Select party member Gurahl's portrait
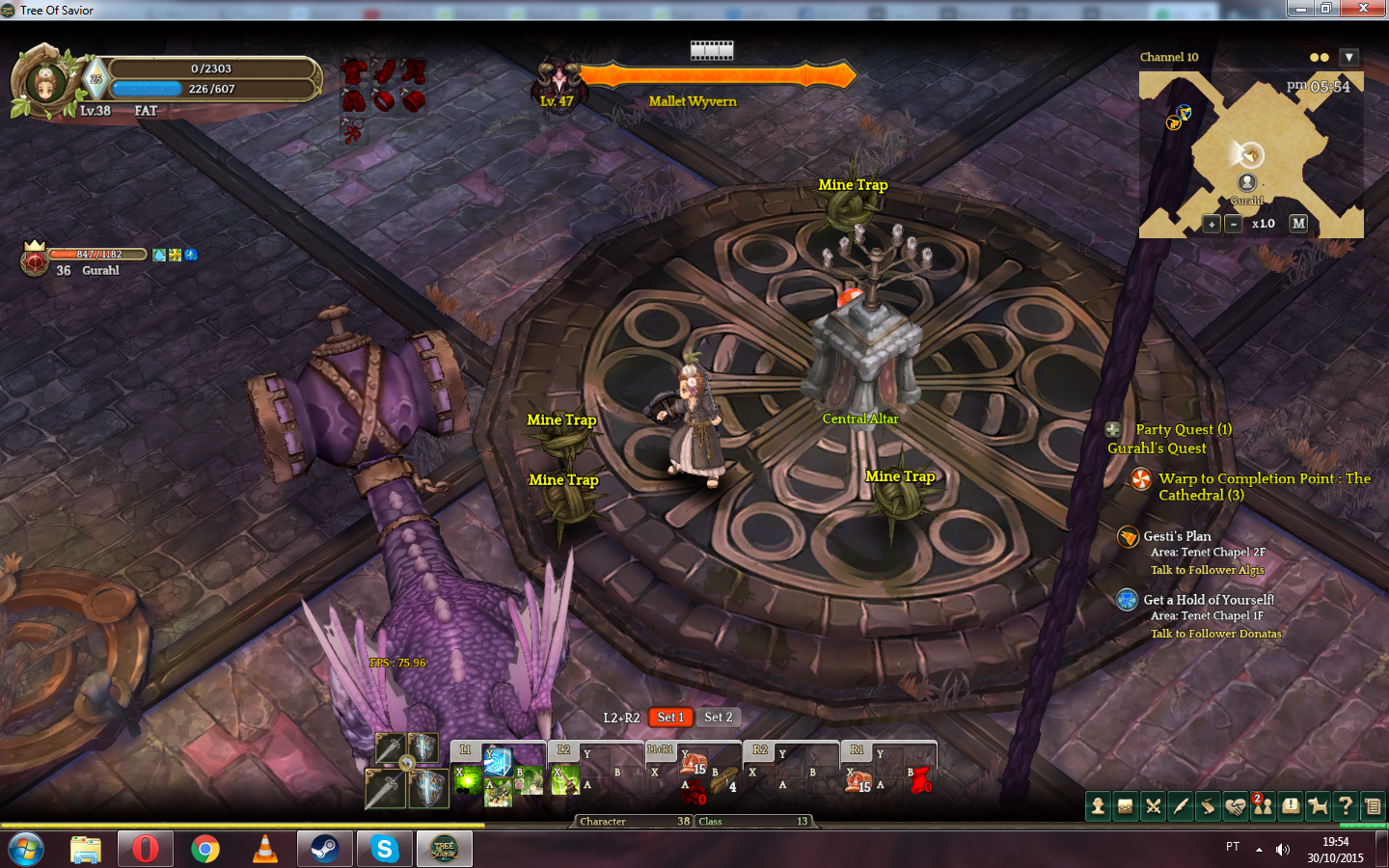Screen dimensions: 1389x868 pyautogui.click(x=35, y=259)
